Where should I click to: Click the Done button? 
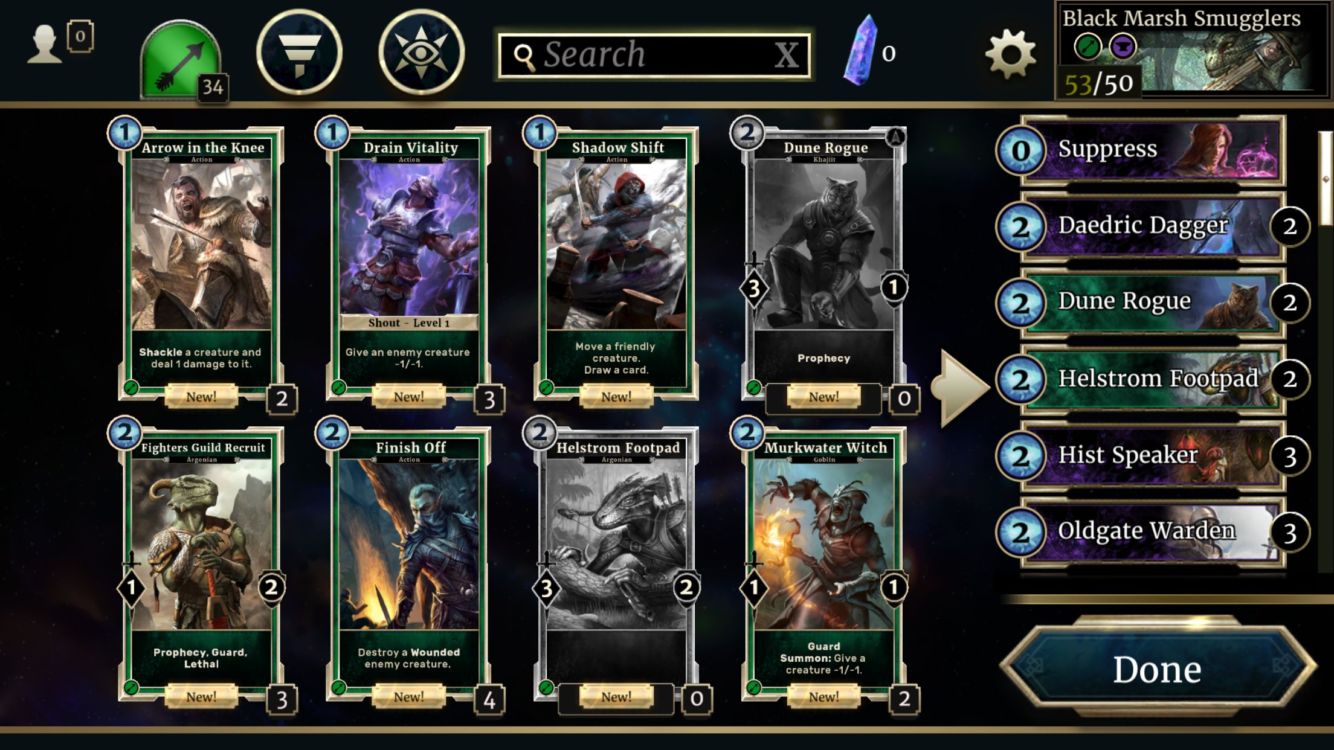(1157, 669)
